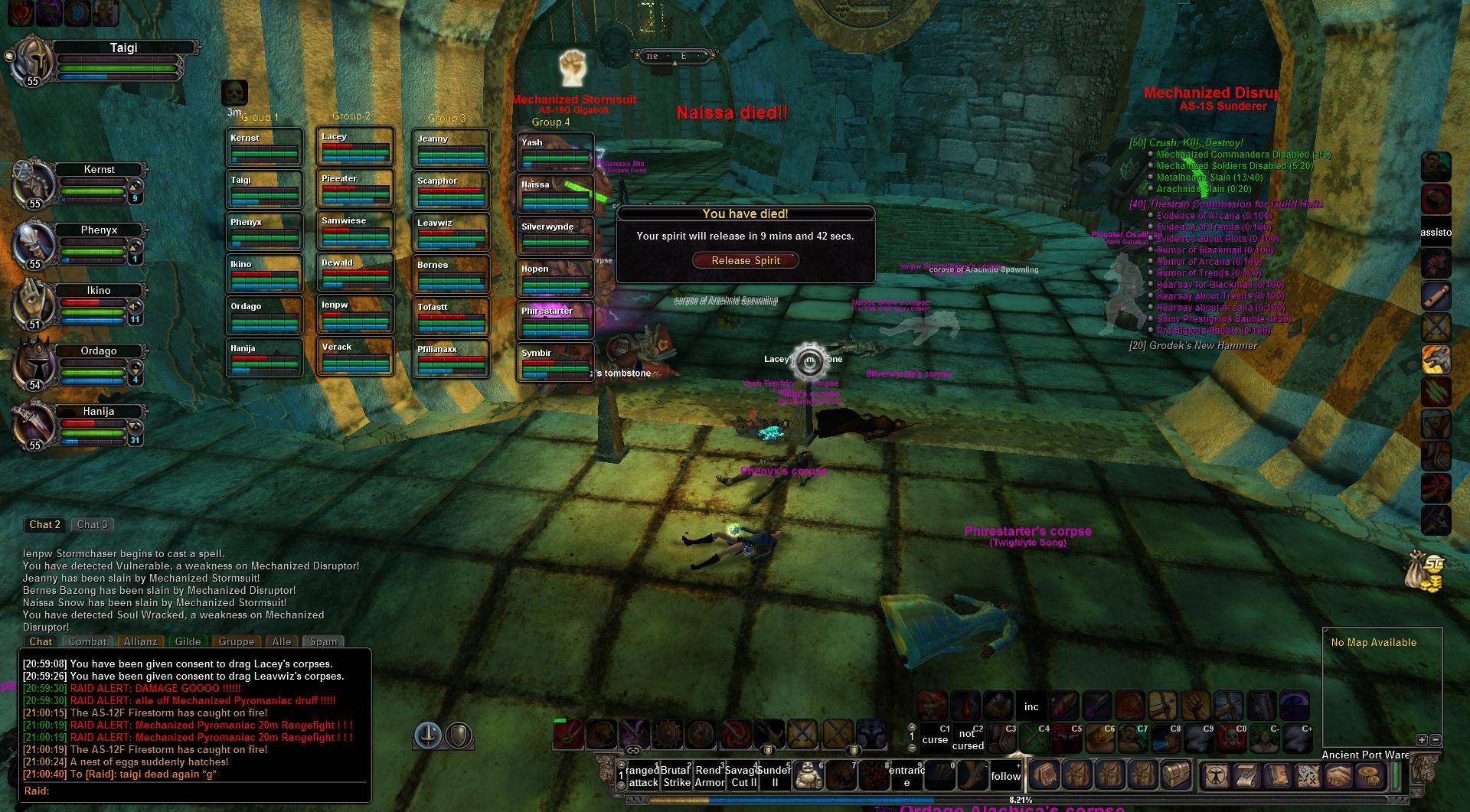Open the Combat chat tab
The height and width of the screenshot is (812, 1470).
click(87, 641)
